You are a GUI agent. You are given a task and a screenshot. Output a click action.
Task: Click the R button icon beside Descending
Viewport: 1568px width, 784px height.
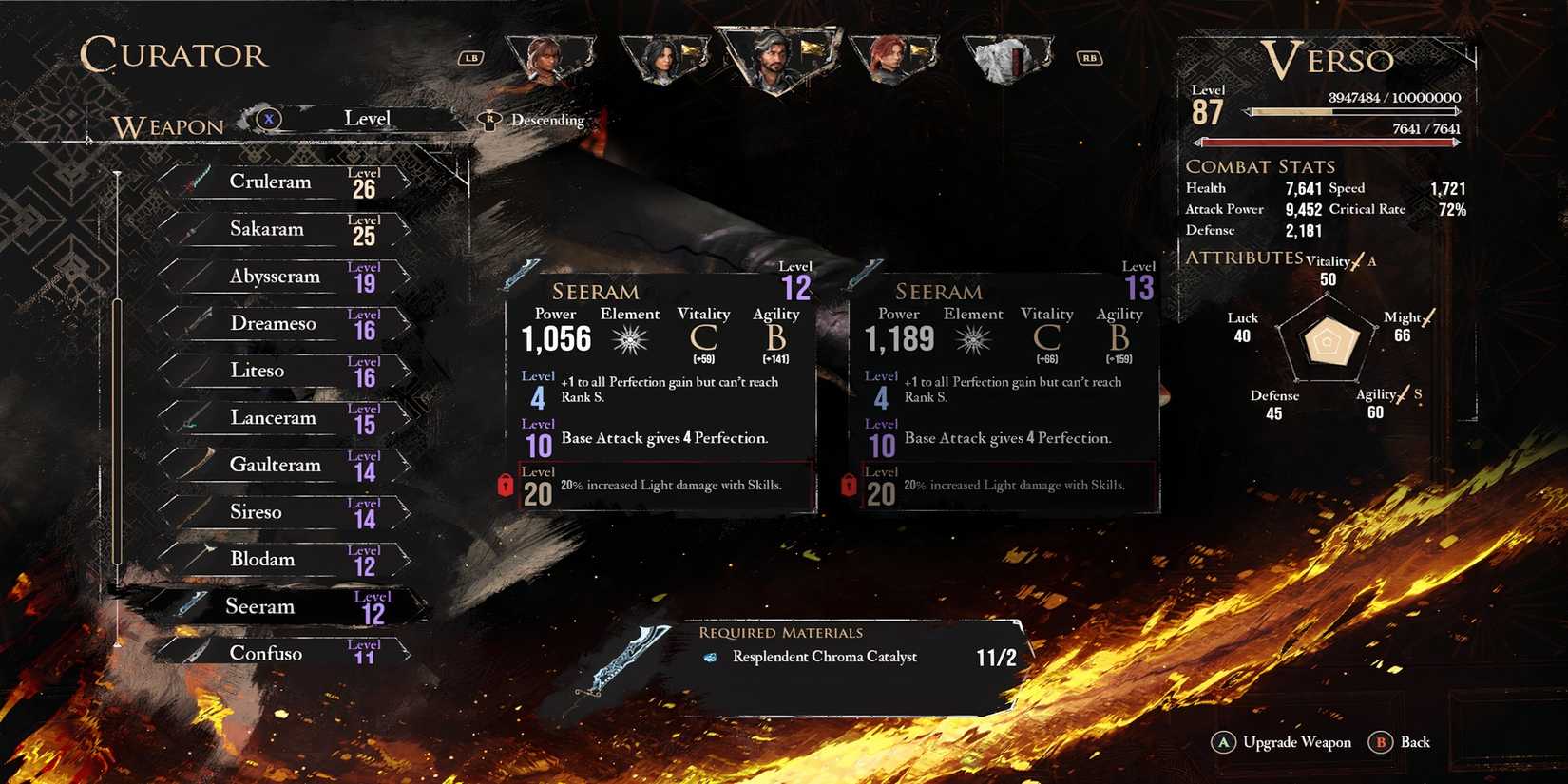point(488,120)
